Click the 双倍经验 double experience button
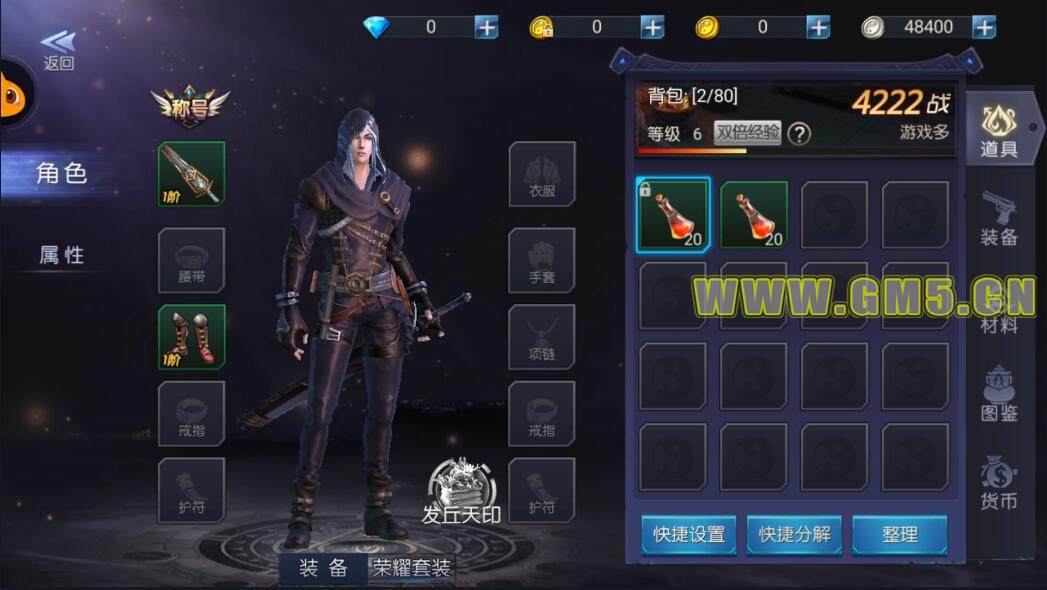The width and height of the screenshot is (1047, 590). (x=747, y=134)
